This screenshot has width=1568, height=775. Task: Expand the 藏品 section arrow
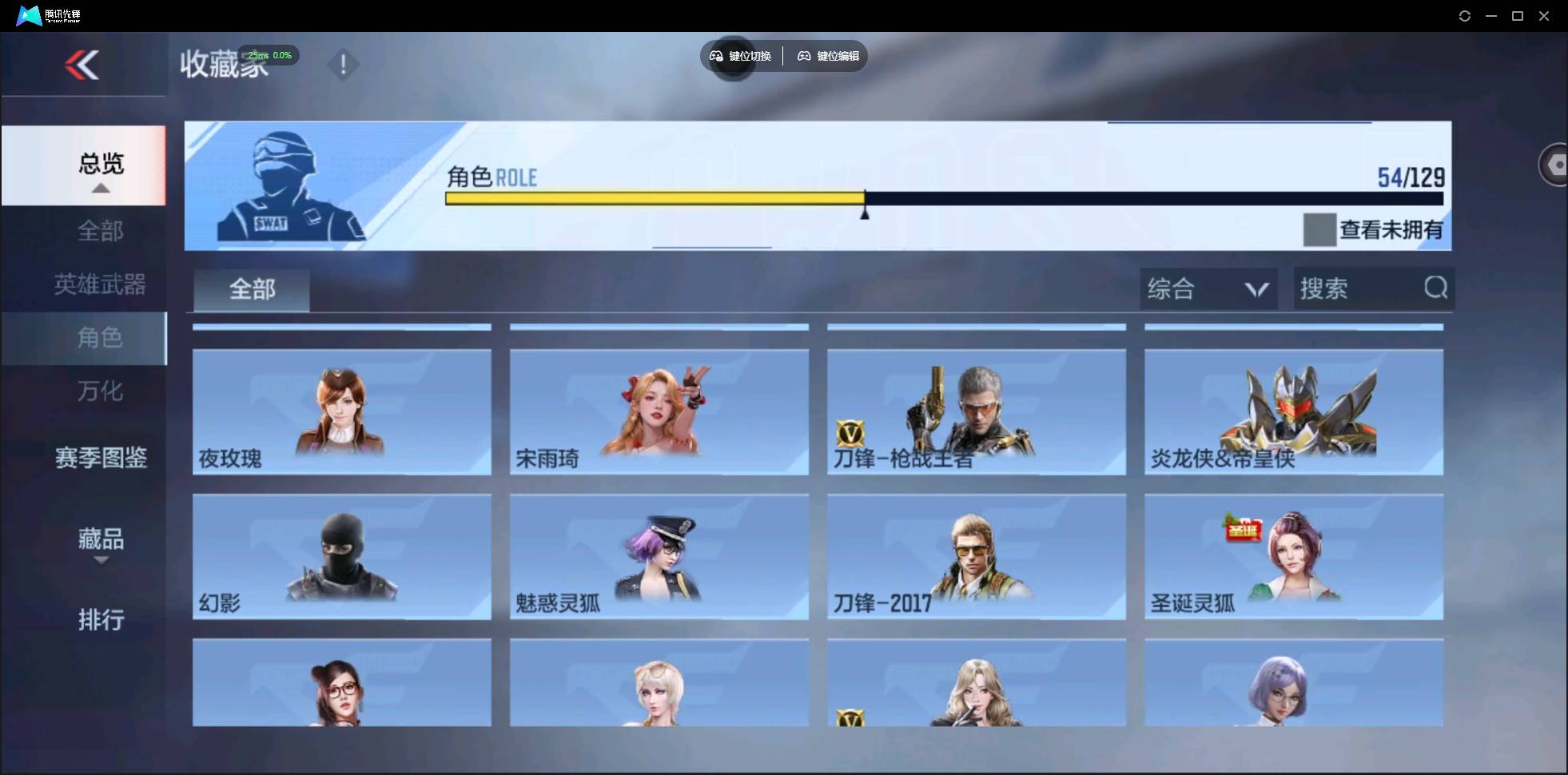click(101, 562)
